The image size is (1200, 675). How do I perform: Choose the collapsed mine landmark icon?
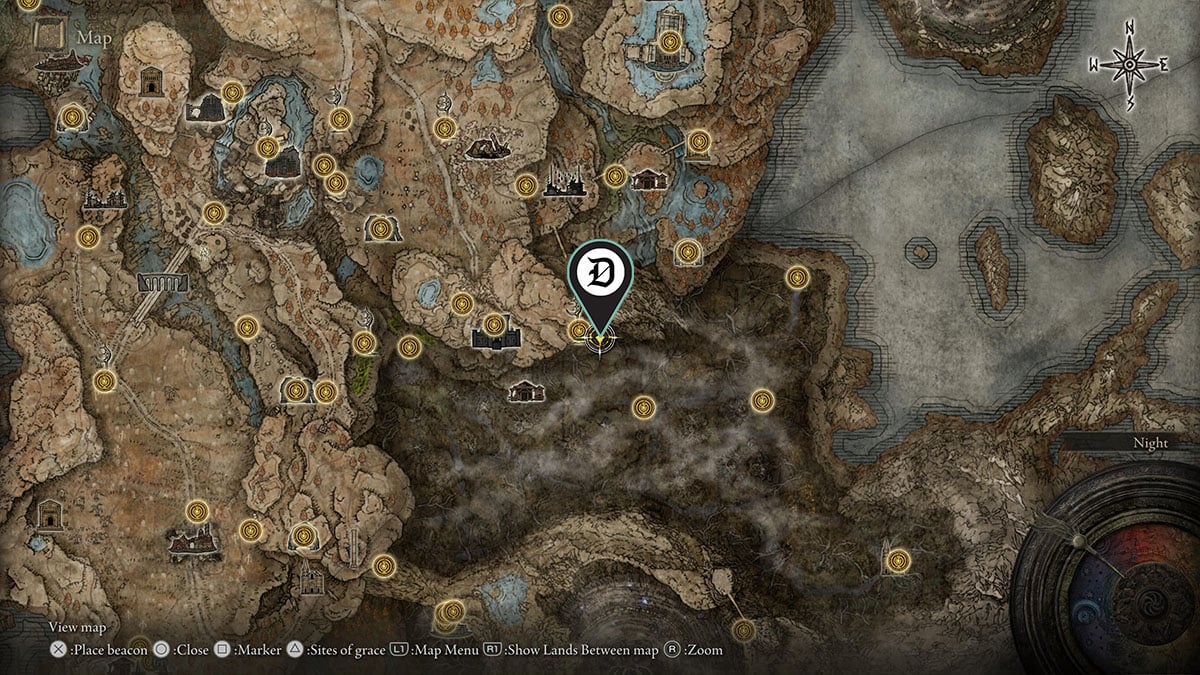coord(489,148)
